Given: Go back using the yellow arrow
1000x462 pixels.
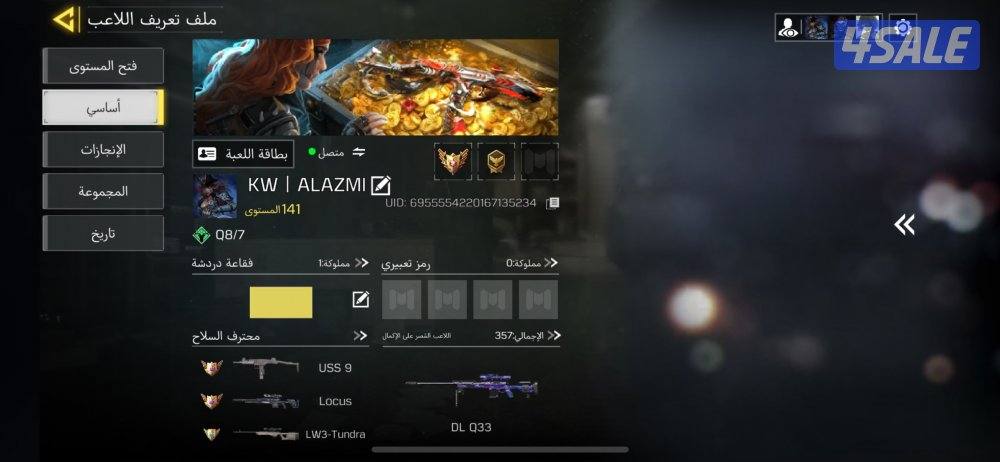Looking at the screenshot, I should pyautogui.click(x=65, y=18).
